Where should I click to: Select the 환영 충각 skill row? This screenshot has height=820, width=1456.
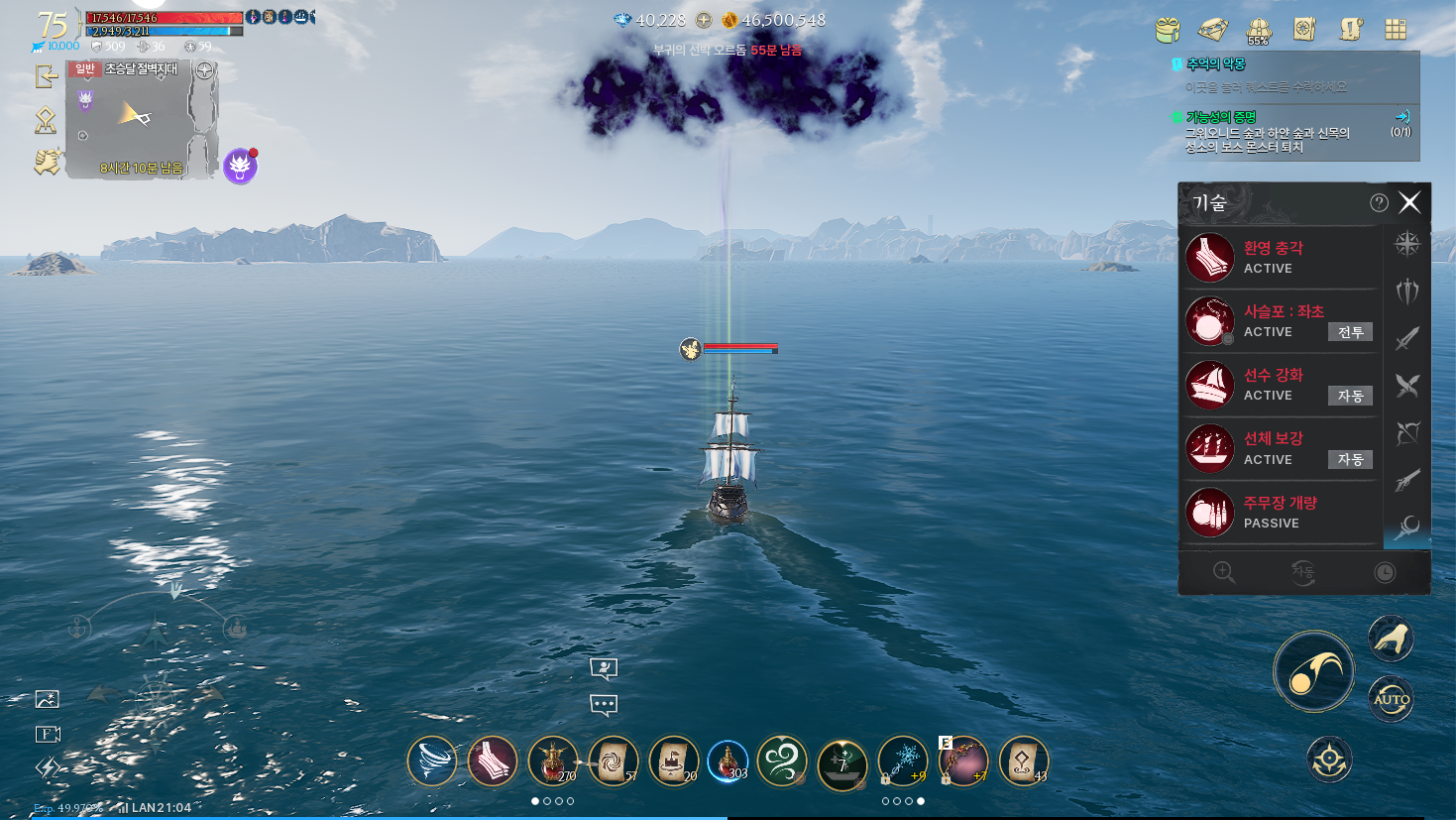click(1281, 258)
